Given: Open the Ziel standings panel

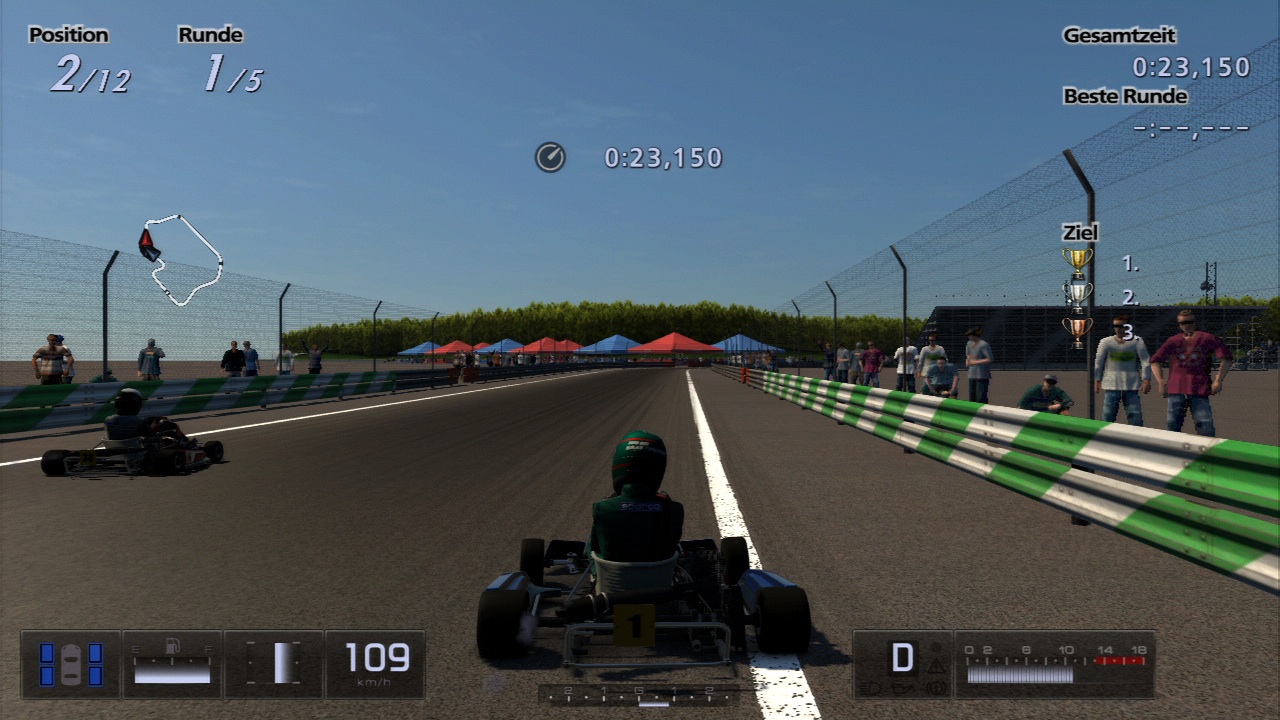Looking at the screenshot, I should (1078, 231).
